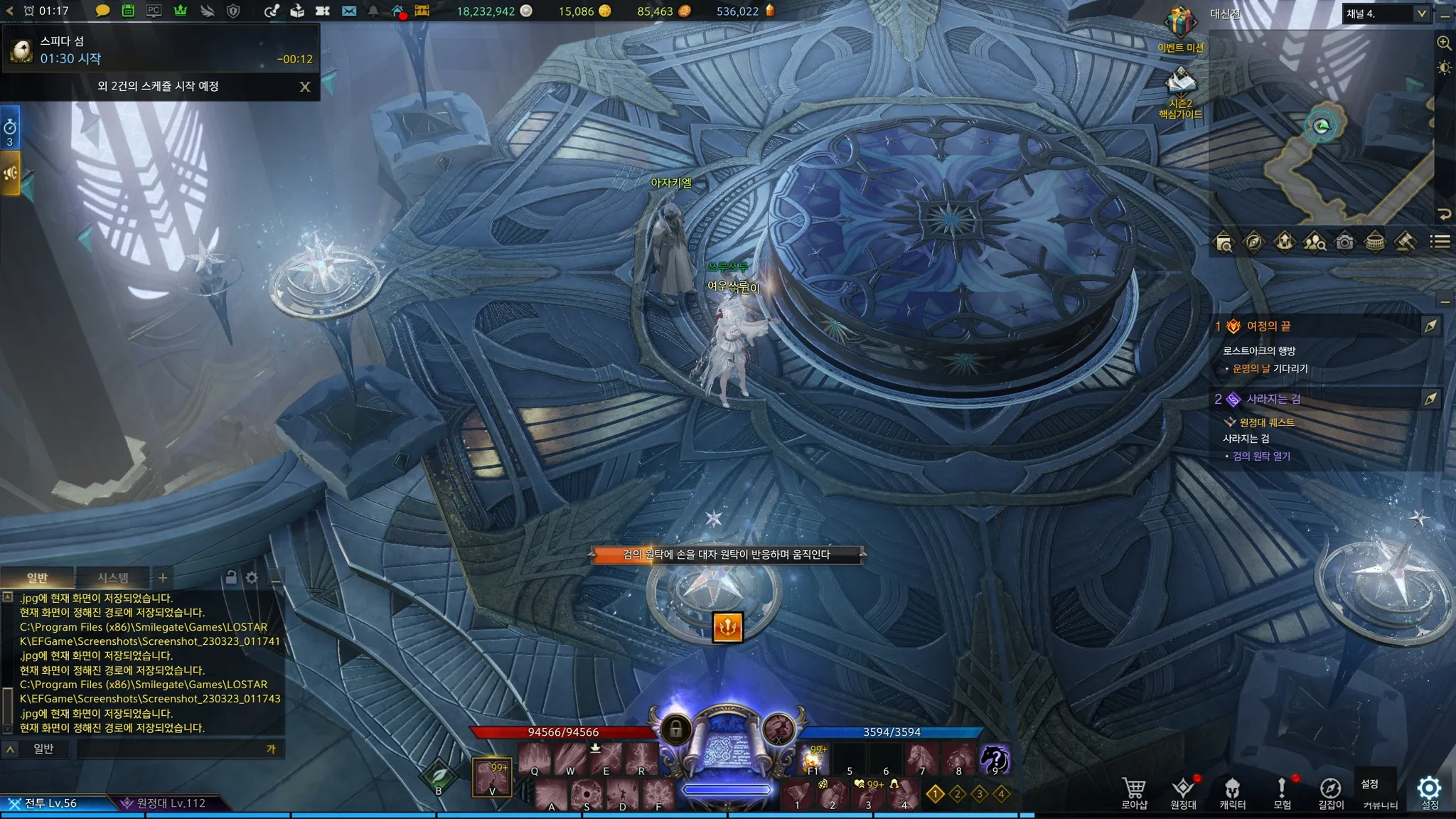The height and width of the screenshot is (819, 1456).
Task: Switch to the 시스템 chat tab
Action: point(113,577)
